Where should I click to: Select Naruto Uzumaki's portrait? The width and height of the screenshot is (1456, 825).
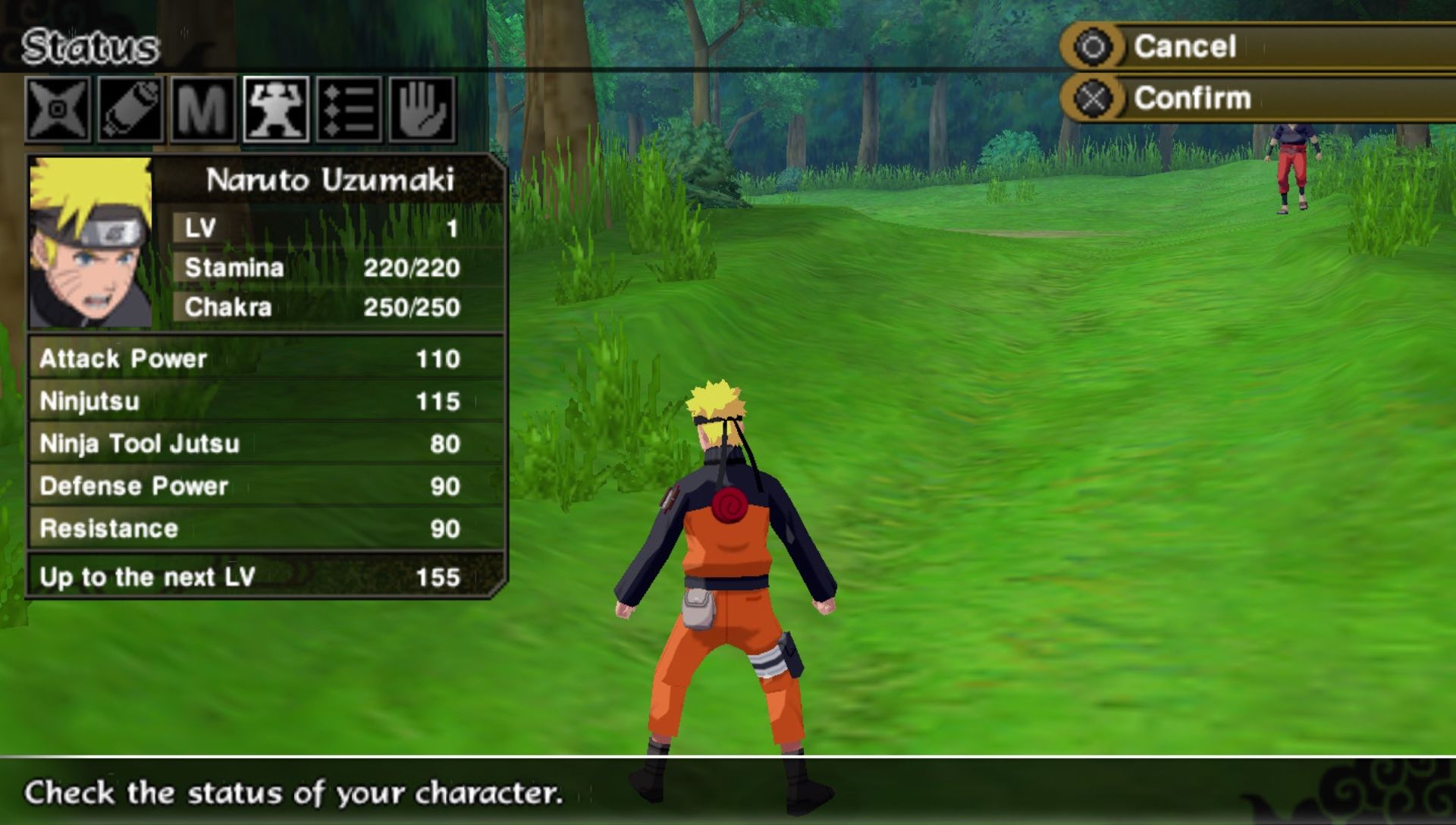point(90,243)
